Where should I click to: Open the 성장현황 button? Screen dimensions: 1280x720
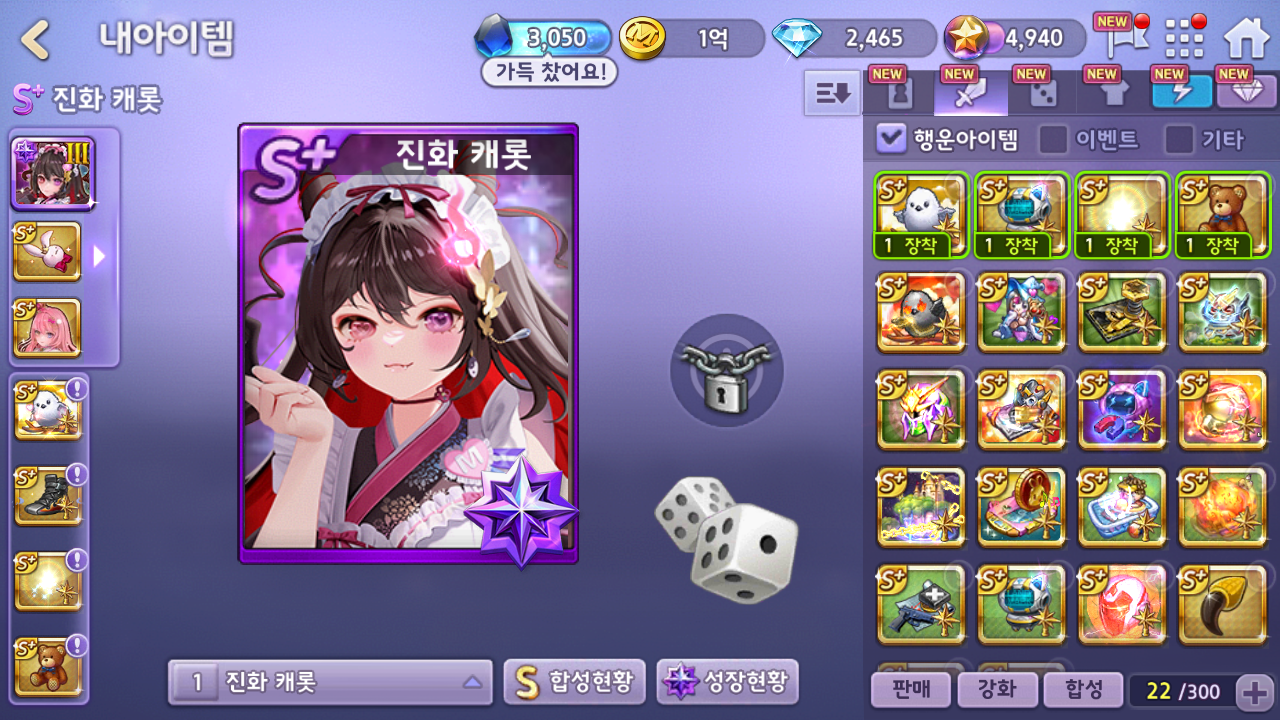[x=727, y=683]
